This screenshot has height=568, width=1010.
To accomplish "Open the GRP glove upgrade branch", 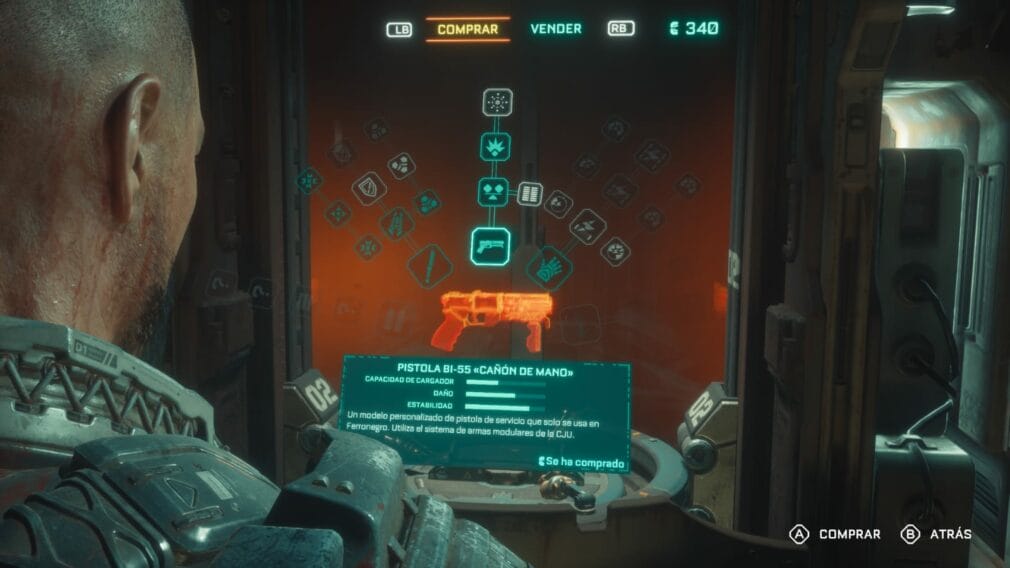I will pos(548,267).
